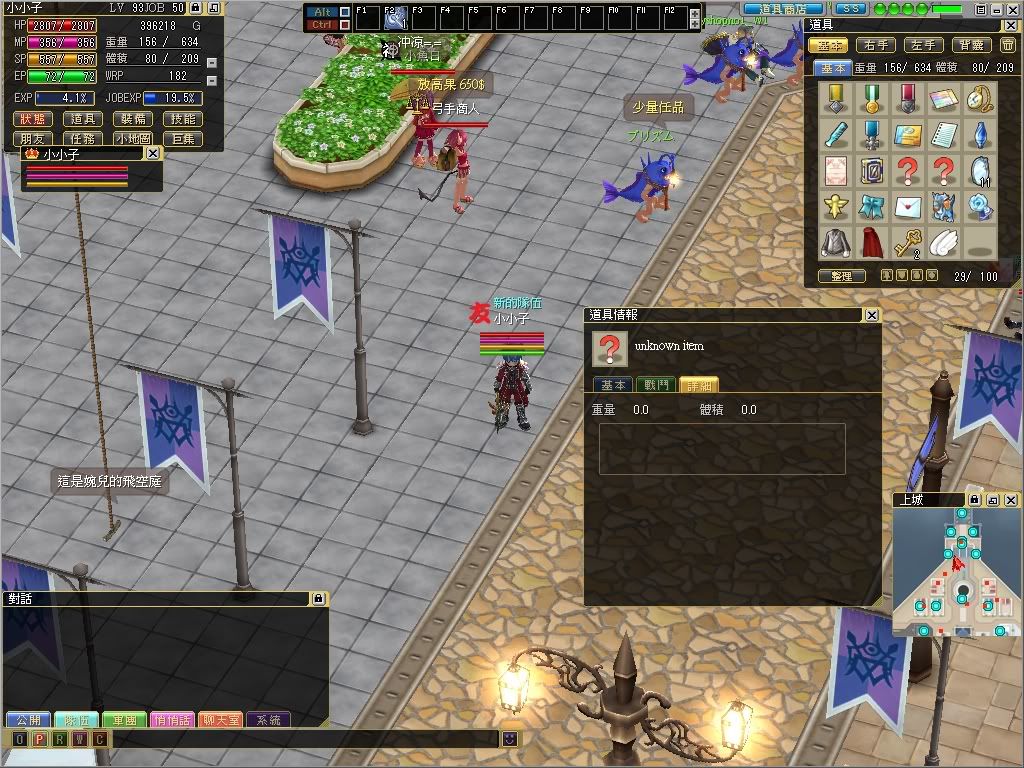Click the 整理 sort button

point(842,276)
